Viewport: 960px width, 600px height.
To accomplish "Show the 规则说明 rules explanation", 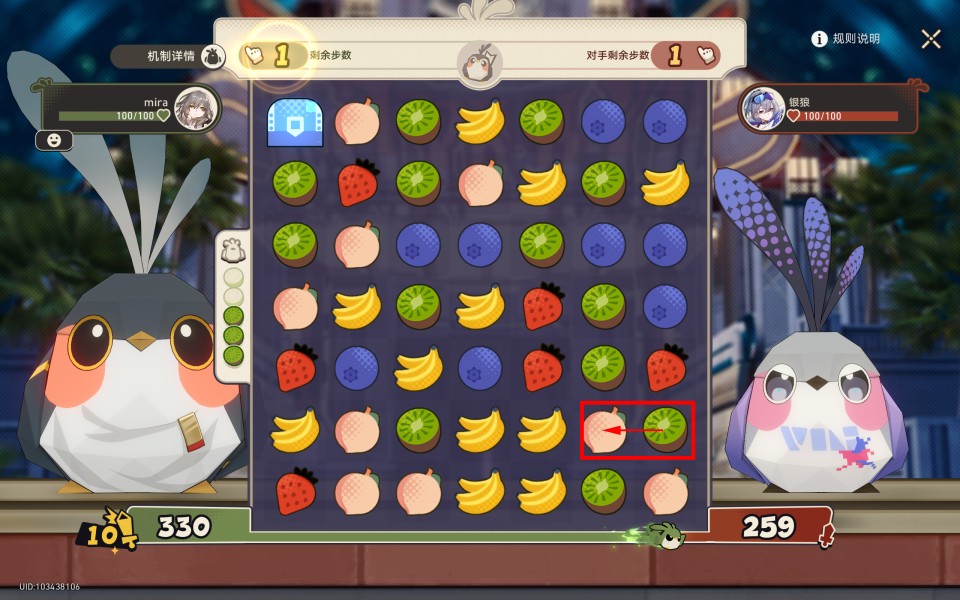I will point(846,39).
